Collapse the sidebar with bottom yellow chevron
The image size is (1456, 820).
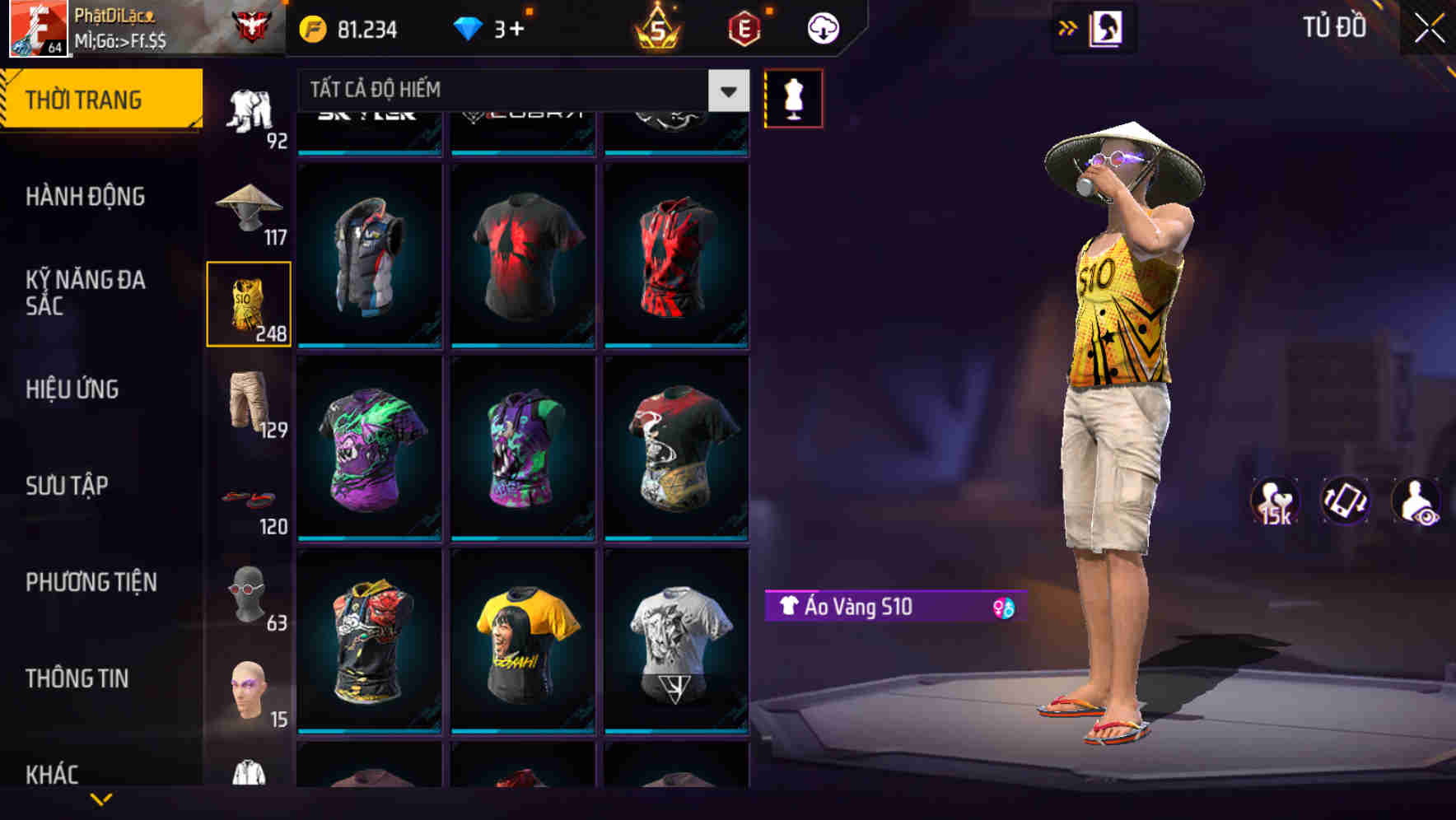point(100,800)
